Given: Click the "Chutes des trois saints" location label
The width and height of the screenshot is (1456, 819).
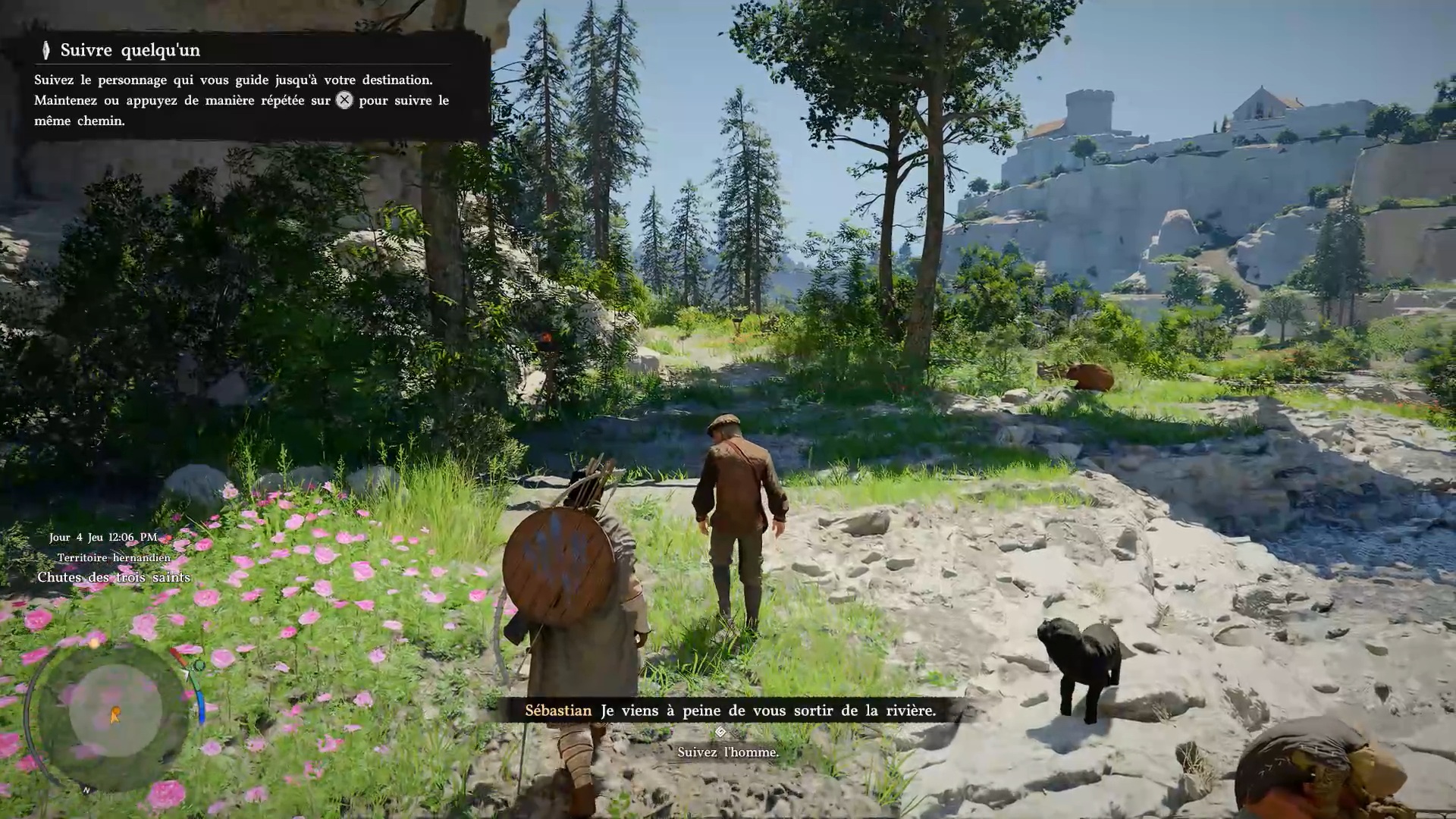Looking at the screenshot, I should tap(114, 578).
